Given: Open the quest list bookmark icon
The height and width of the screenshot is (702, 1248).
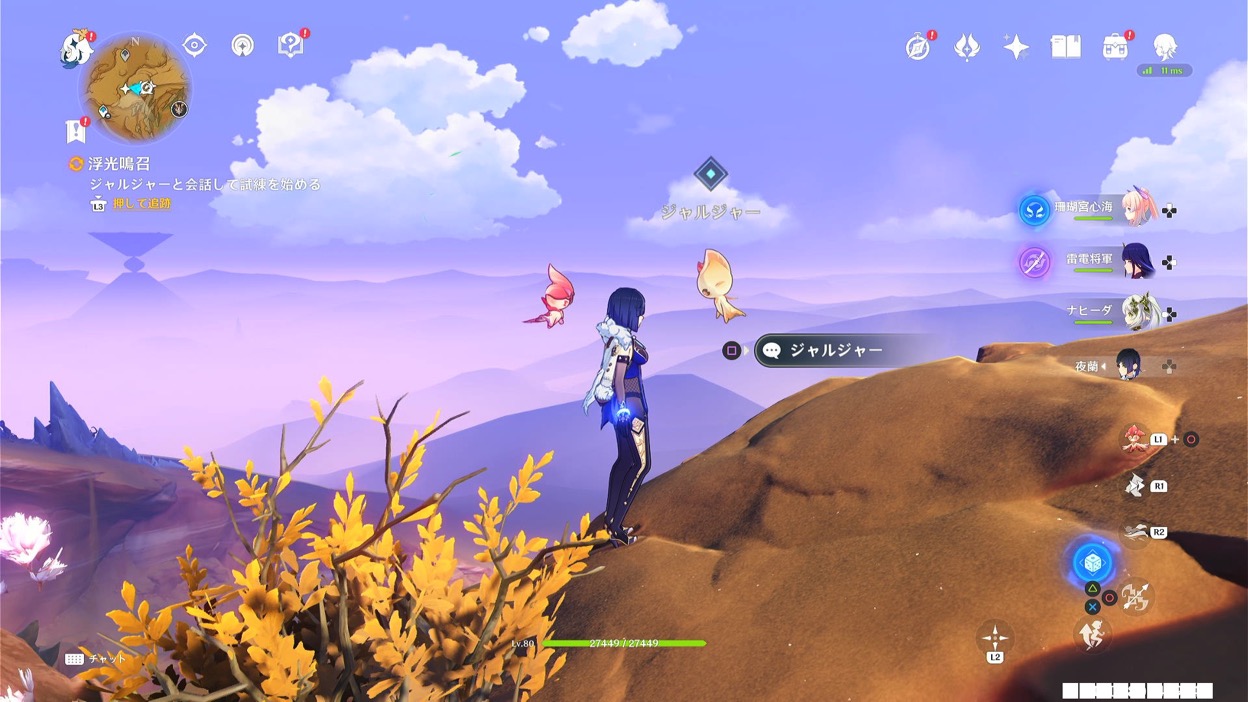Looking at the screenshot, I should [x=75, y=131].
